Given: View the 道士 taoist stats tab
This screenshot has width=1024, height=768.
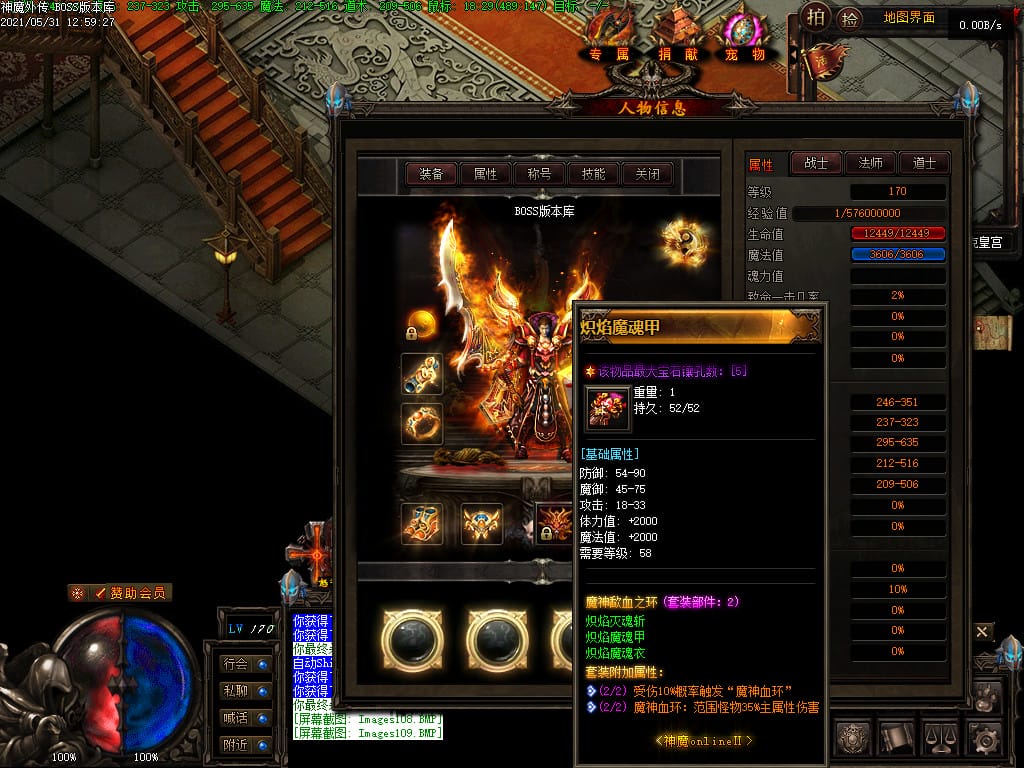Looking at the screenshot, I should tap(924, 163).
